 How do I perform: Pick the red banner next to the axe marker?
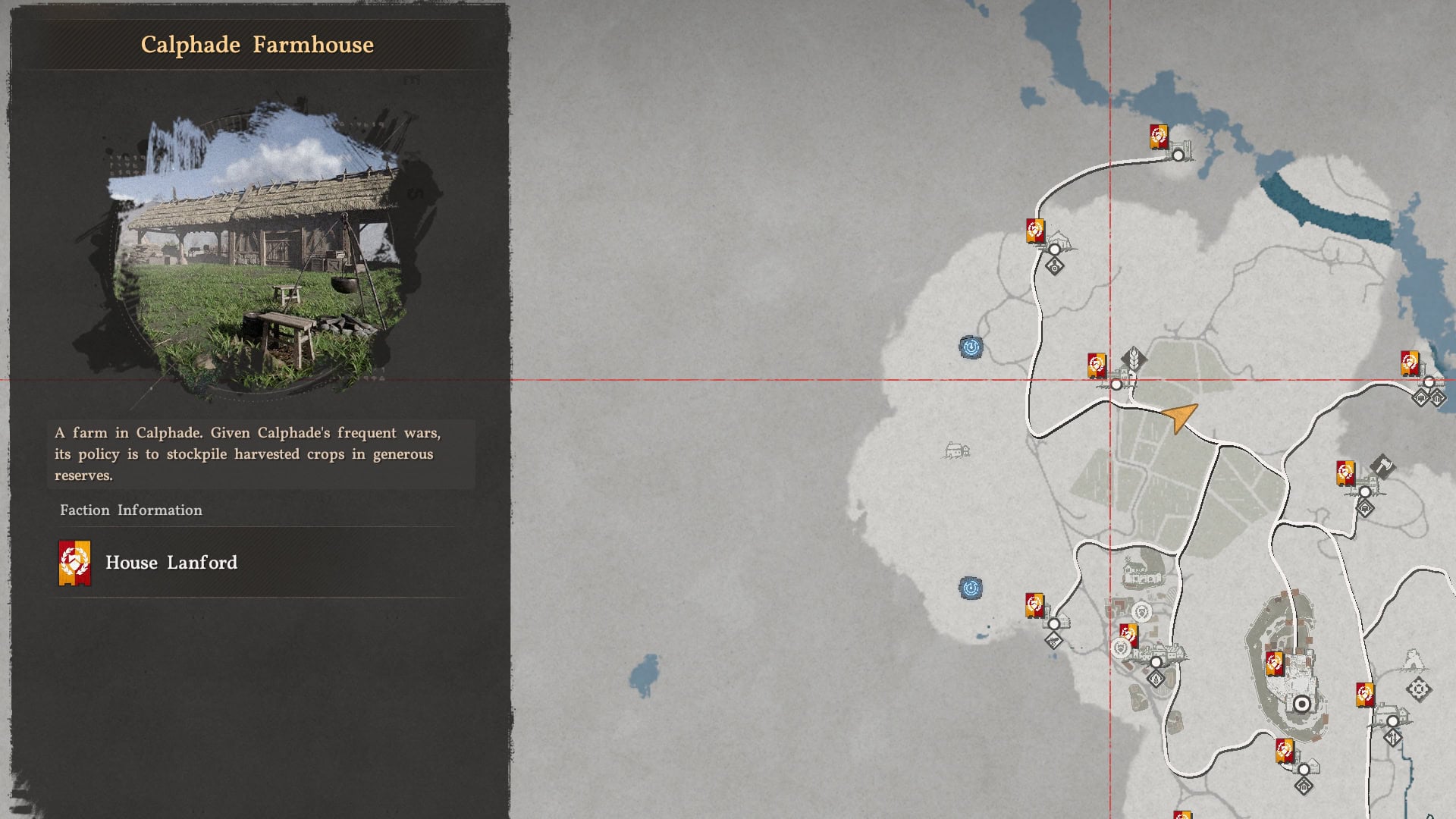tap(1345, 473)
